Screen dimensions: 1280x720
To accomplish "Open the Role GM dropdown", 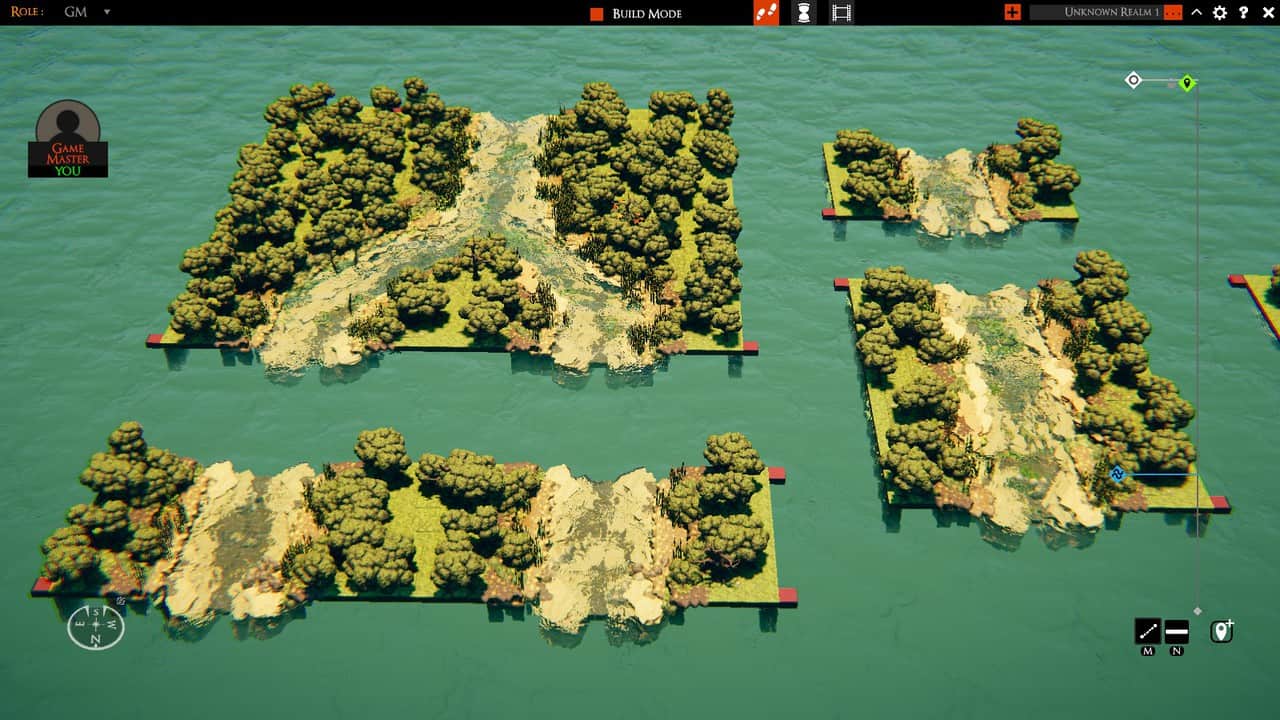I will [x=107, y=13].
